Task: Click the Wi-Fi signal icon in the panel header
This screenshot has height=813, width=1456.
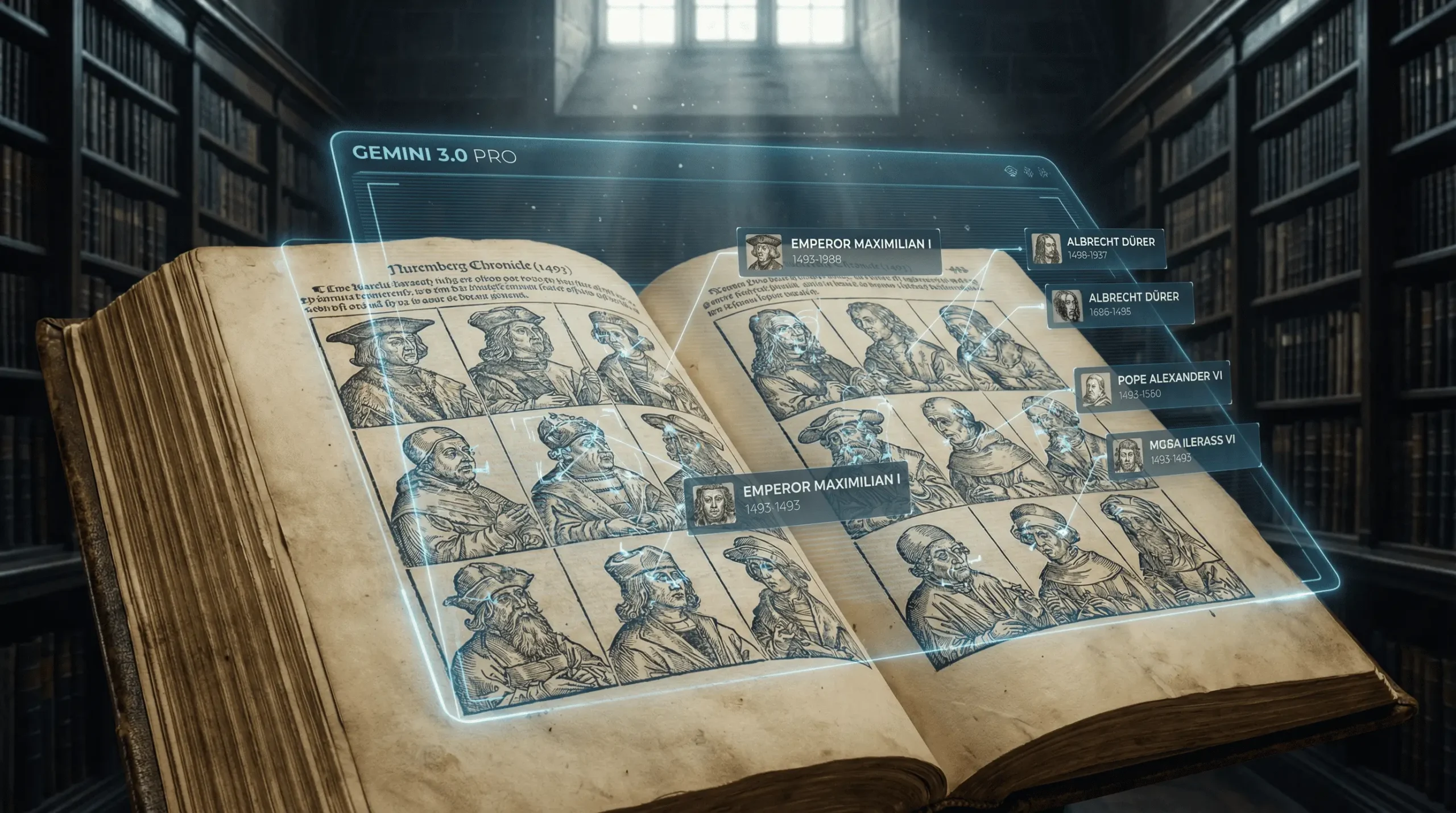Action: pos(1011,172)
